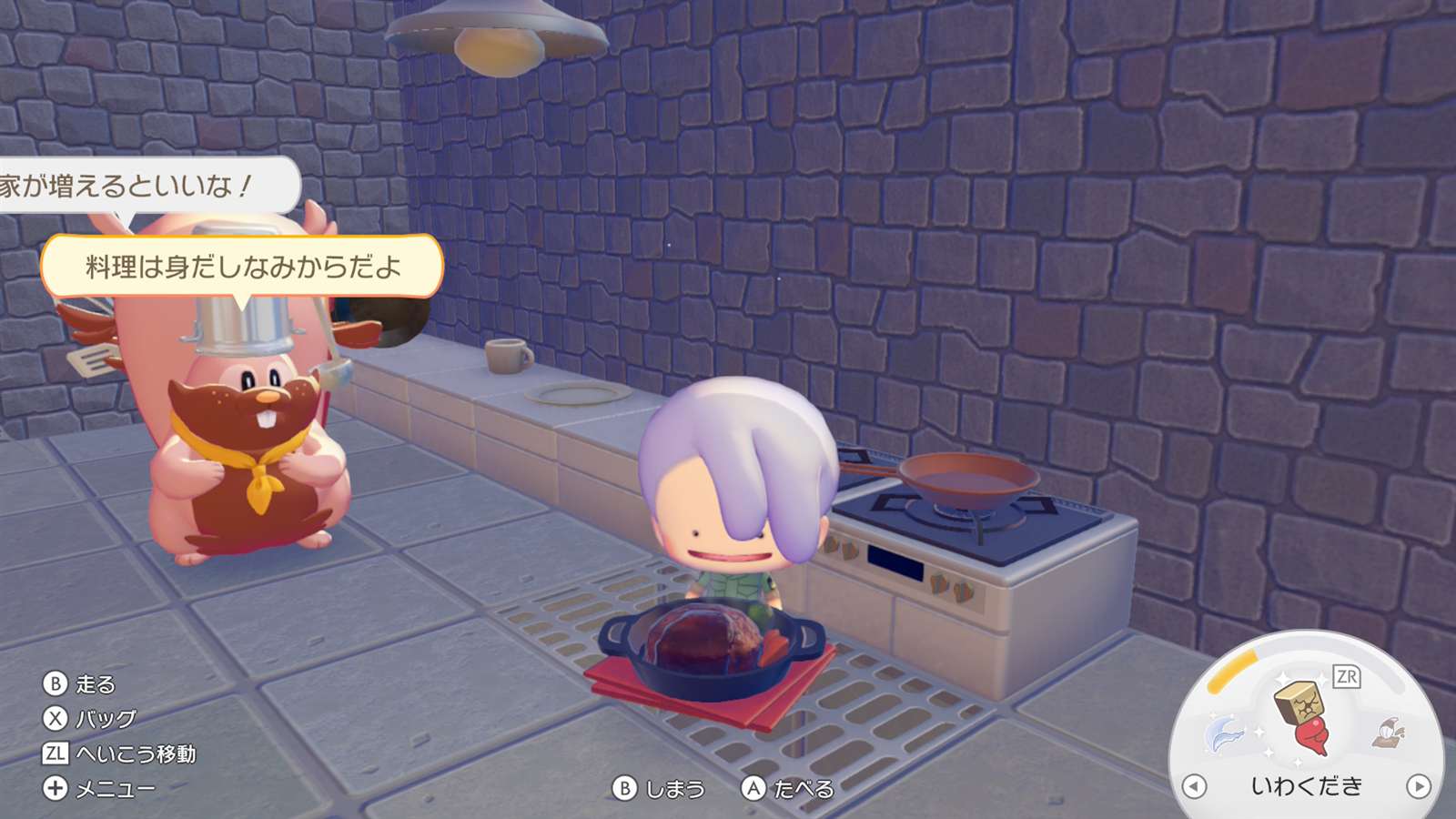Cycle abilities with the left arrow

click(1194, 786)
